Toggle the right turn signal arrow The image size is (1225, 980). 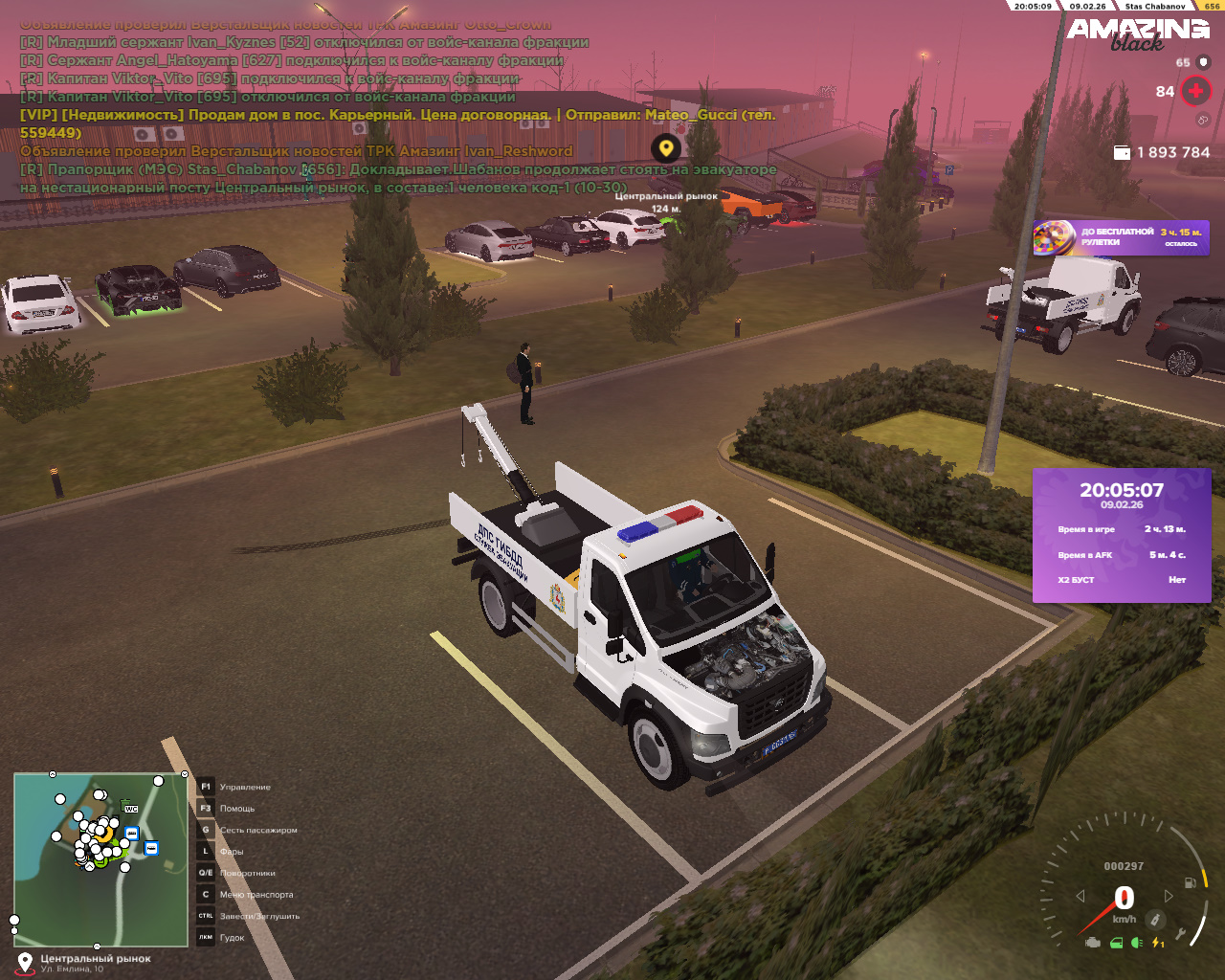(x=1169, y=896)
